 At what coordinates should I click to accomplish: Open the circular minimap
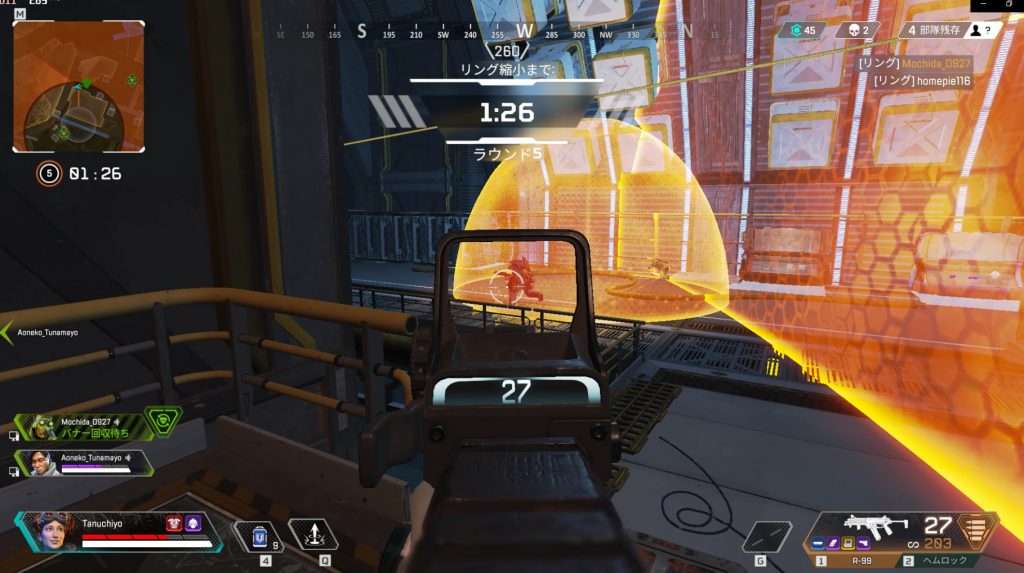click(x=78, y=87)
